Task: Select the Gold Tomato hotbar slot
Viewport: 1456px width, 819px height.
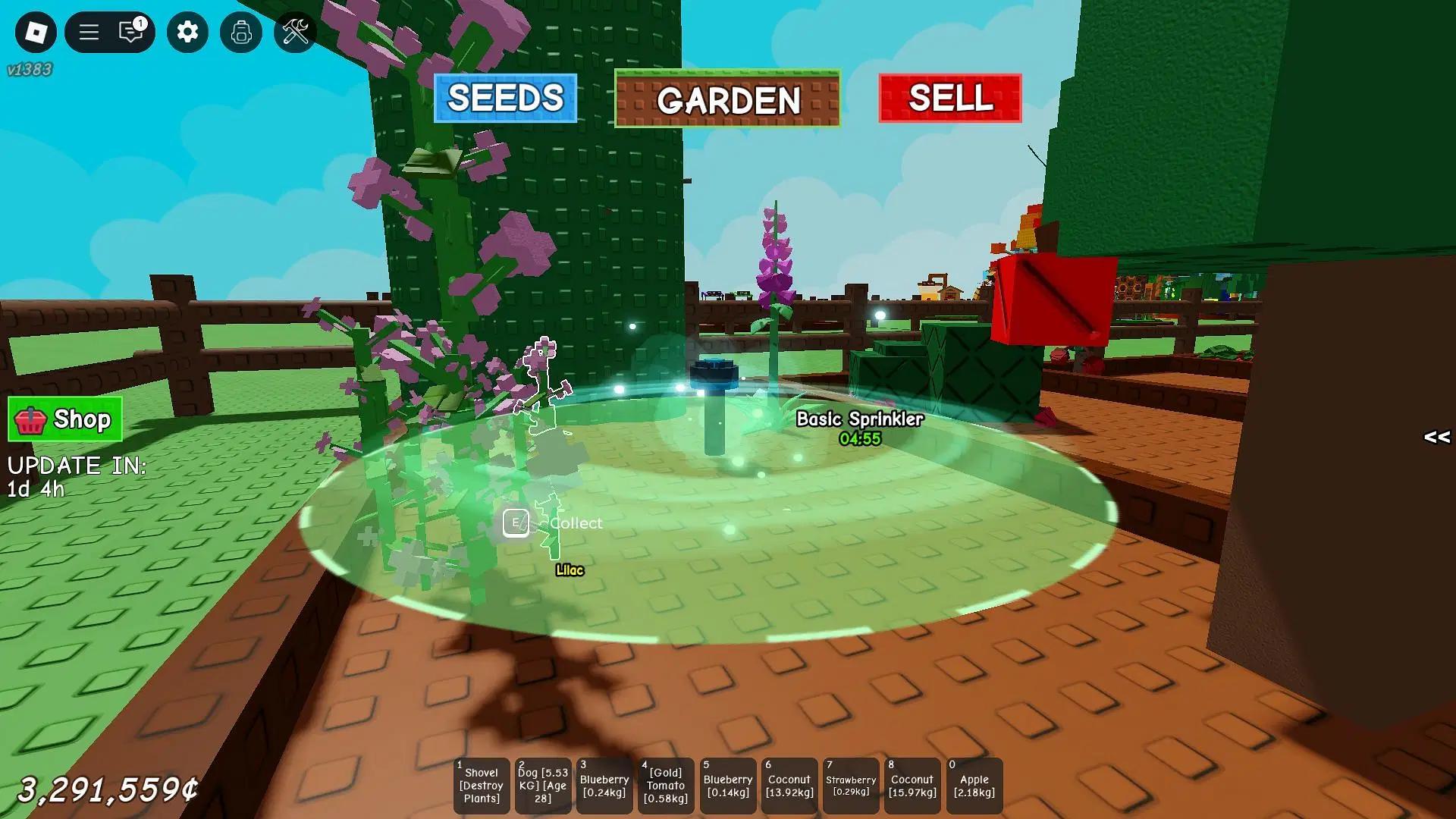Action: point(665,786)
